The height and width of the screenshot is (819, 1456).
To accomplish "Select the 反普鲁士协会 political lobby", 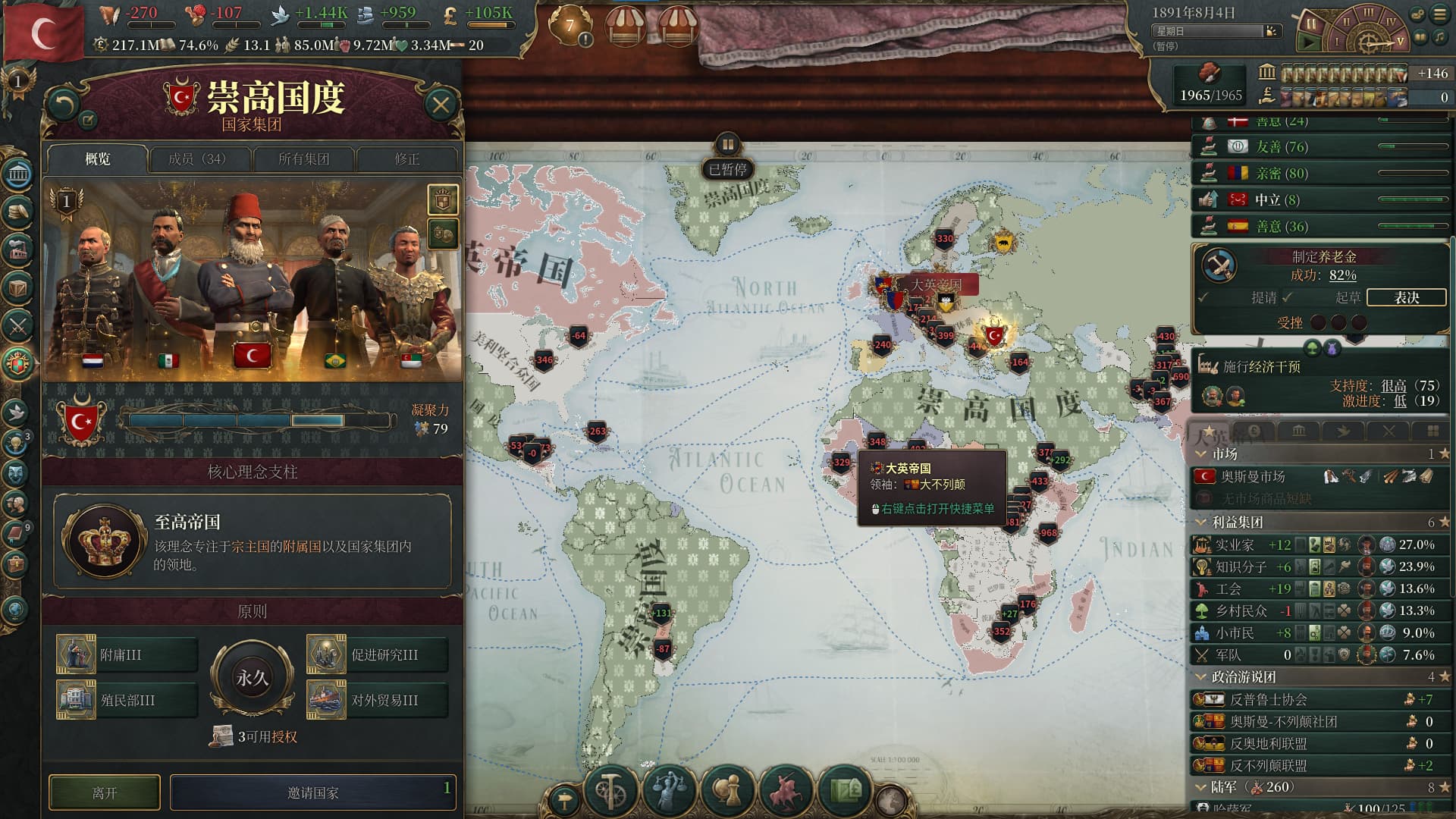I will pyautogui.click(x=1268, y=699).
